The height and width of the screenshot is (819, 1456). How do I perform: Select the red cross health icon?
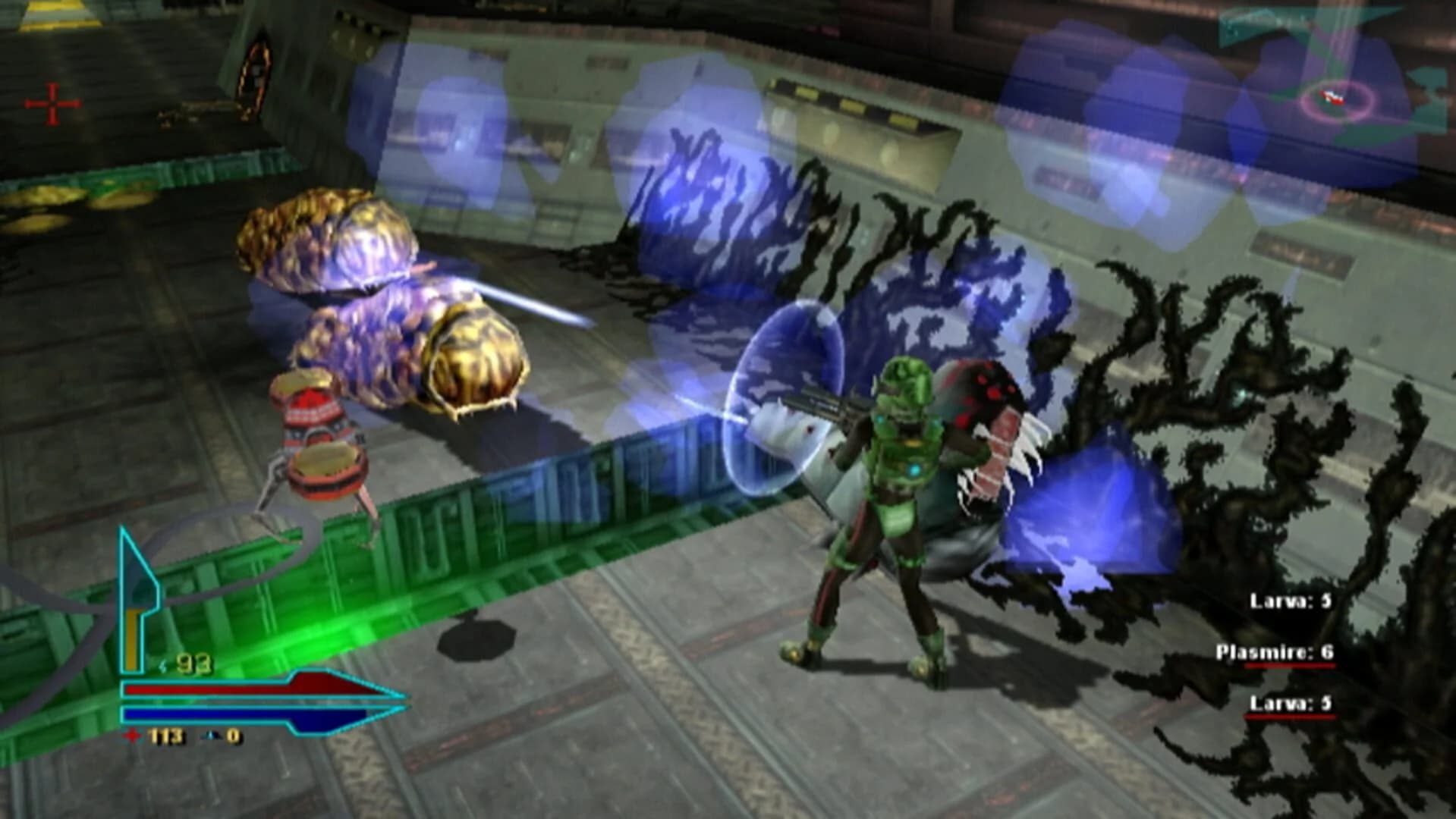tap(132, 736)
